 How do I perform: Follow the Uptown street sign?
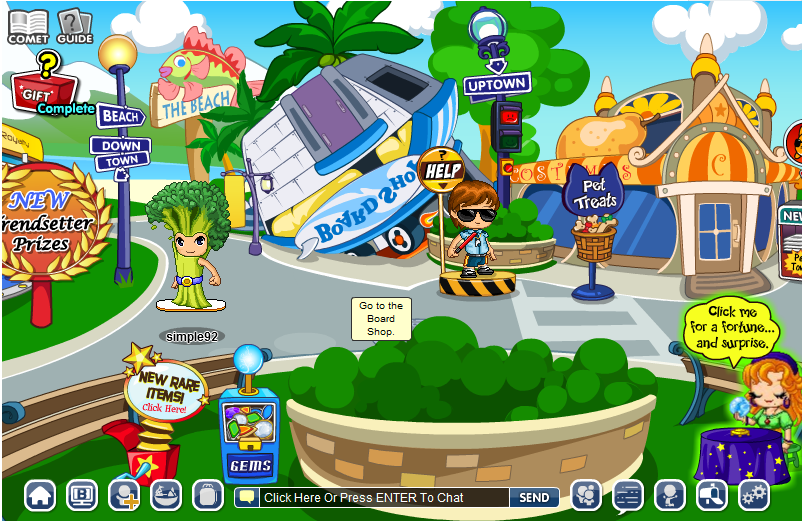[x=497, y=84]
